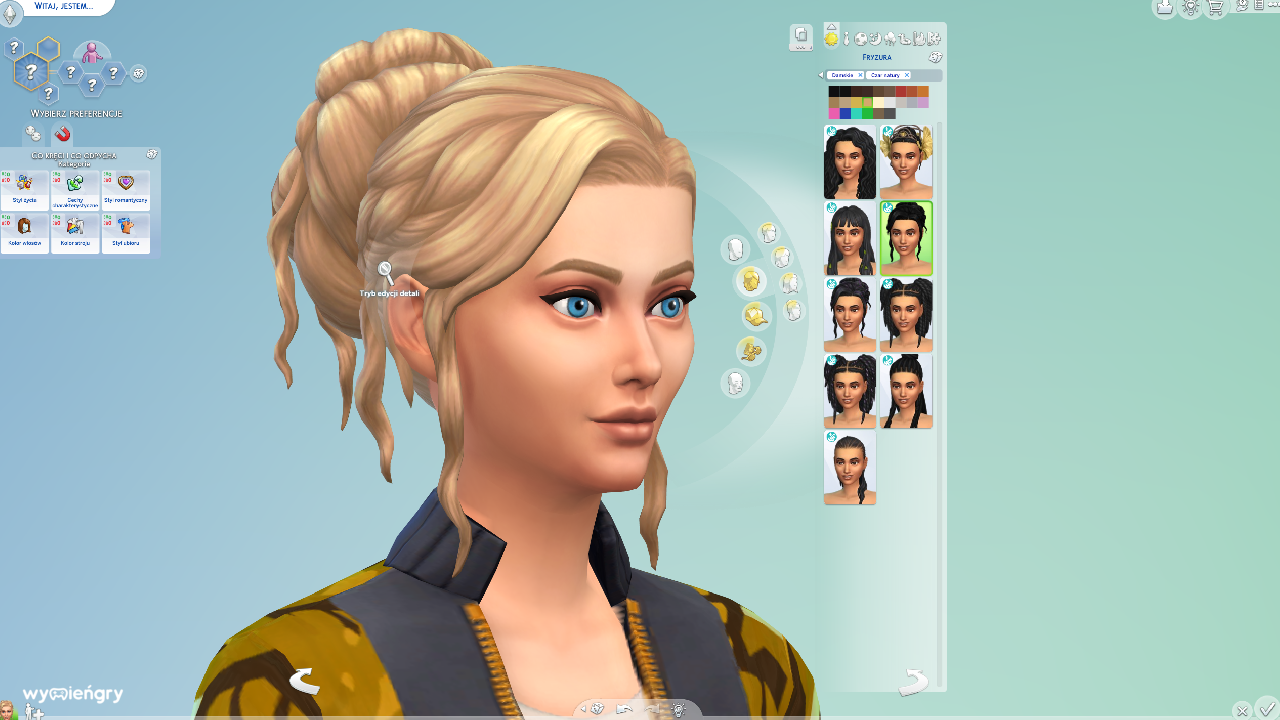This screenshot has height=720, width=1280.
Task: Click the left arrow chevron near the camera controls
Action: pos(582,707)
